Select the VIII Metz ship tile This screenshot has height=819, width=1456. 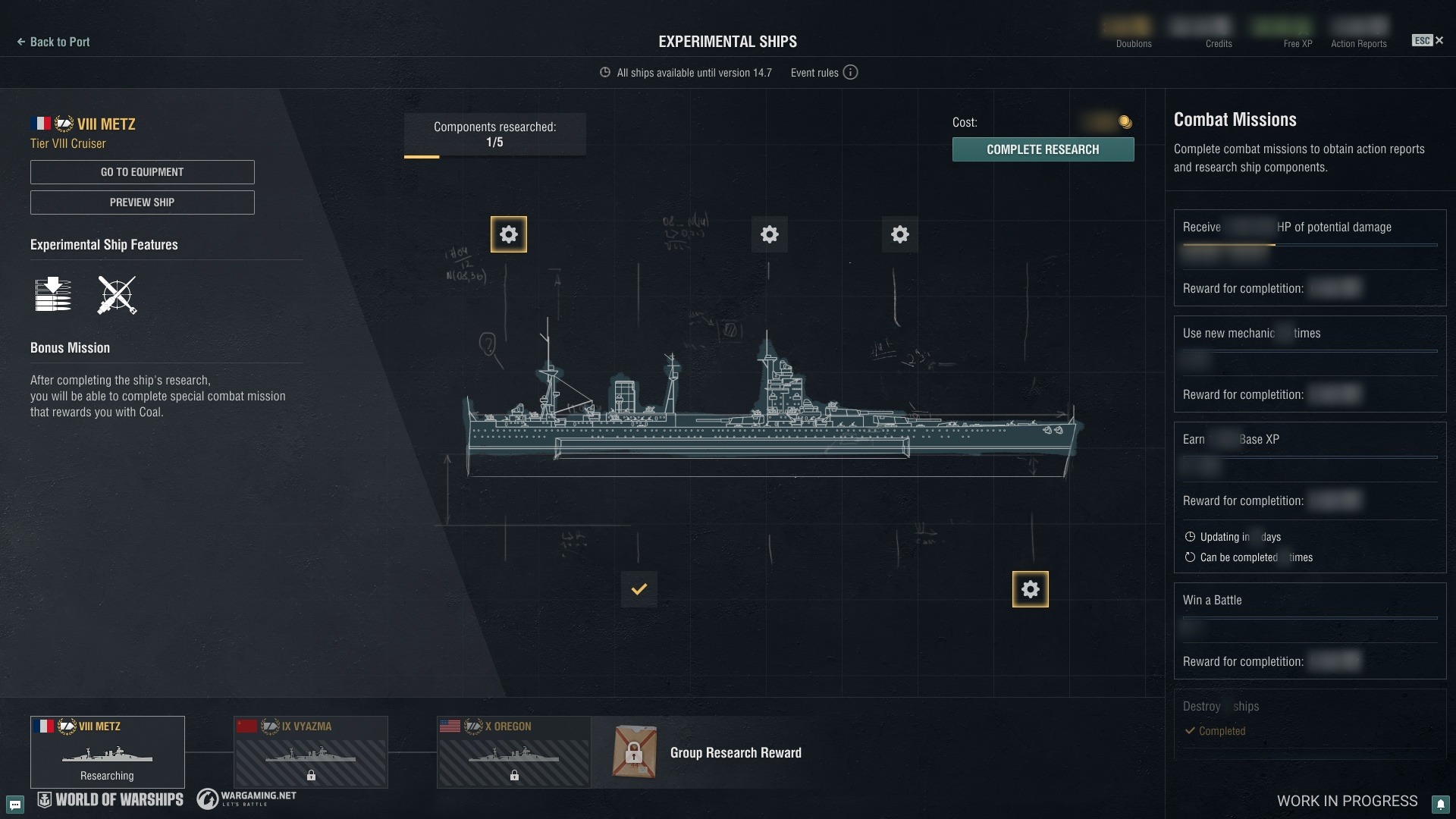108,752
